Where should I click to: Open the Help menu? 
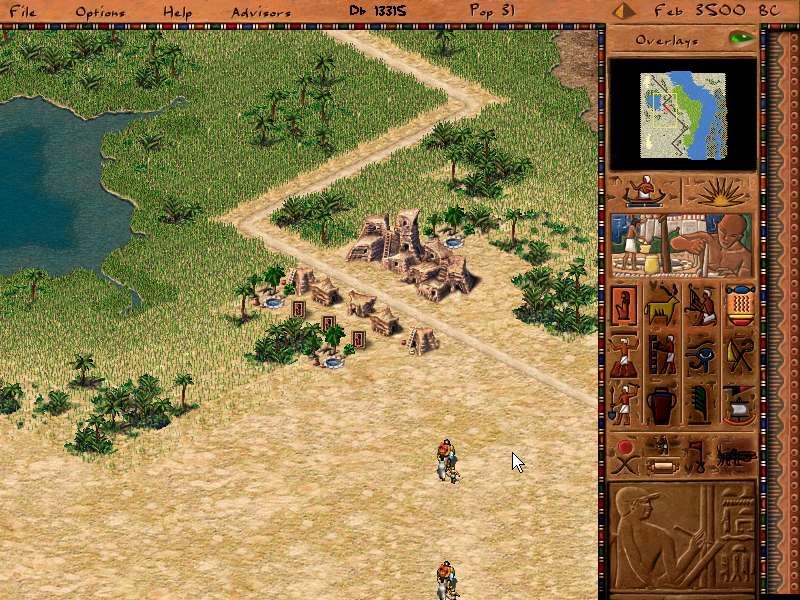point(178,12)
